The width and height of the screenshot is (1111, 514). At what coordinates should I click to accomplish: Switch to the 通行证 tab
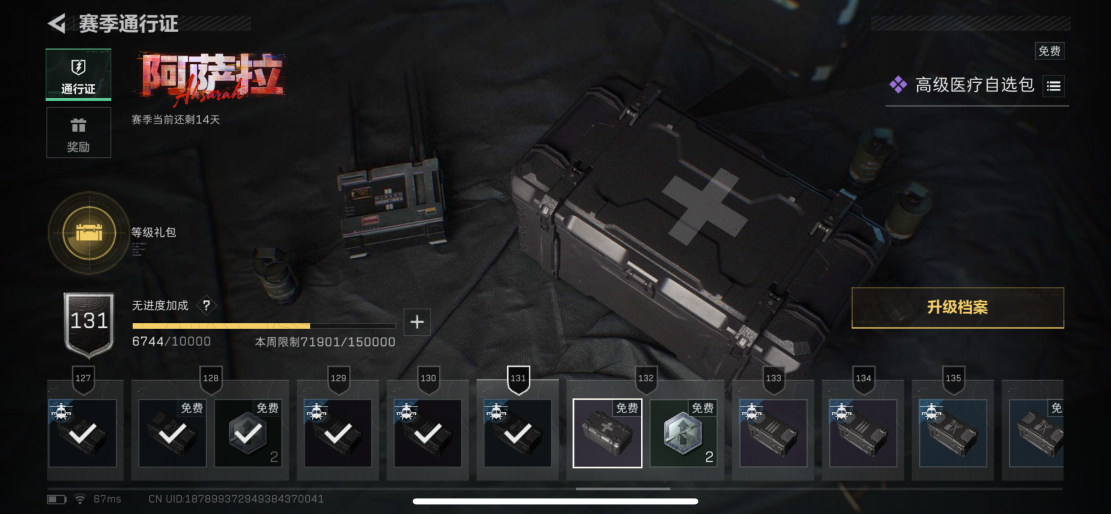[78, 75]
